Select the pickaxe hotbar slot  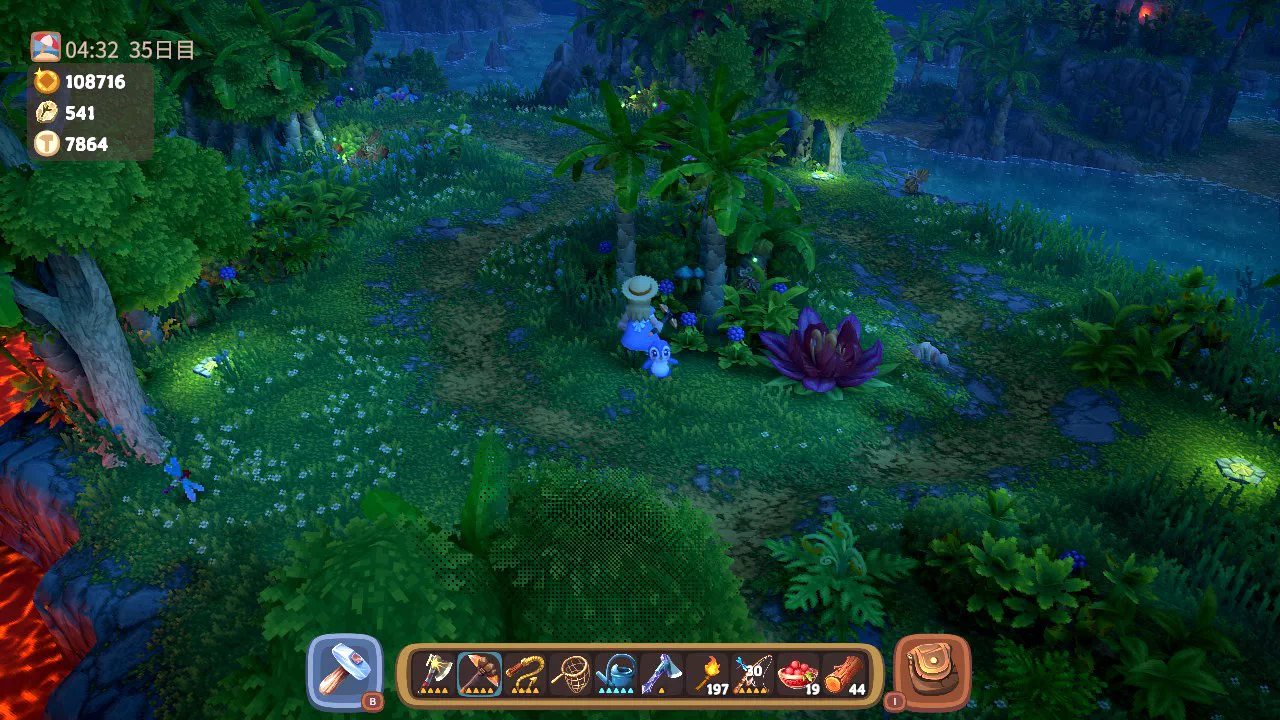click(x=479, y=673)
